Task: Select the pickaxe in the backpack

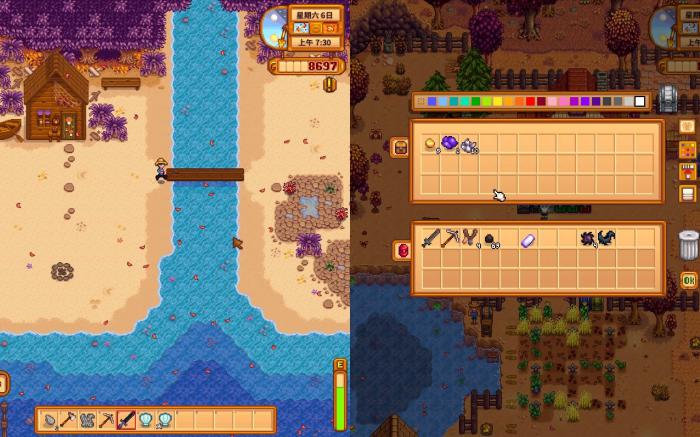Action: pos(449,240)
